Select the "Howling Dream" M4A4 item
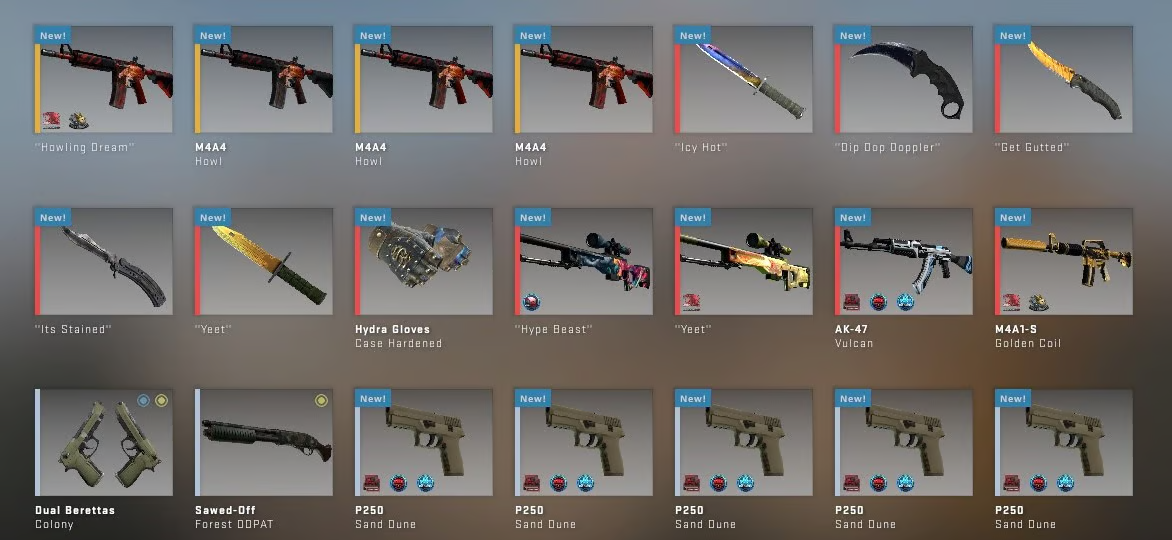 (x=104, y=80)
